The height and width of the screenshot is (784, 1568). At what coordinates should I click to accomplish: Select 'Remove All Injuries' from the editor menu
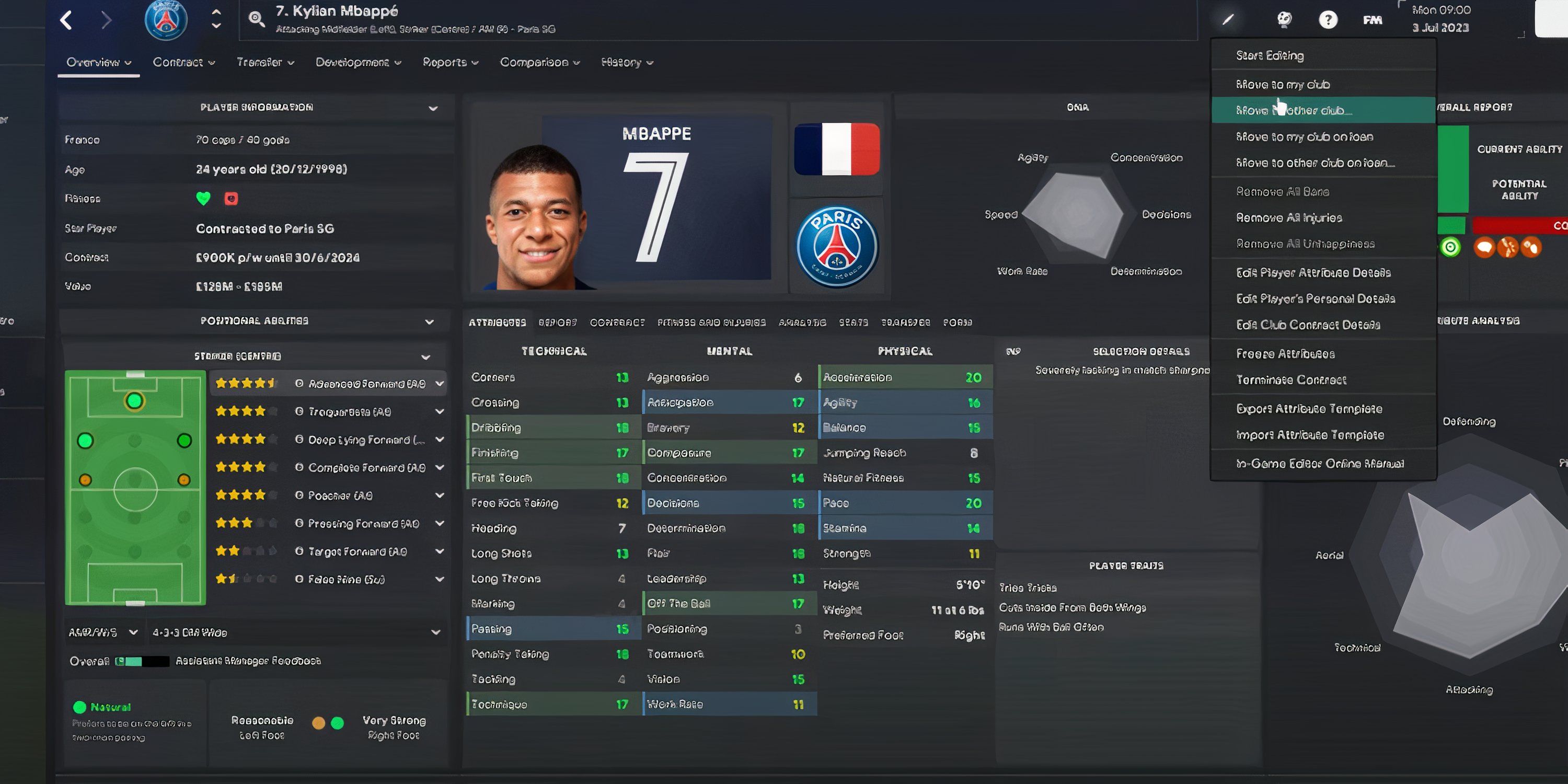coord(1289,217)
